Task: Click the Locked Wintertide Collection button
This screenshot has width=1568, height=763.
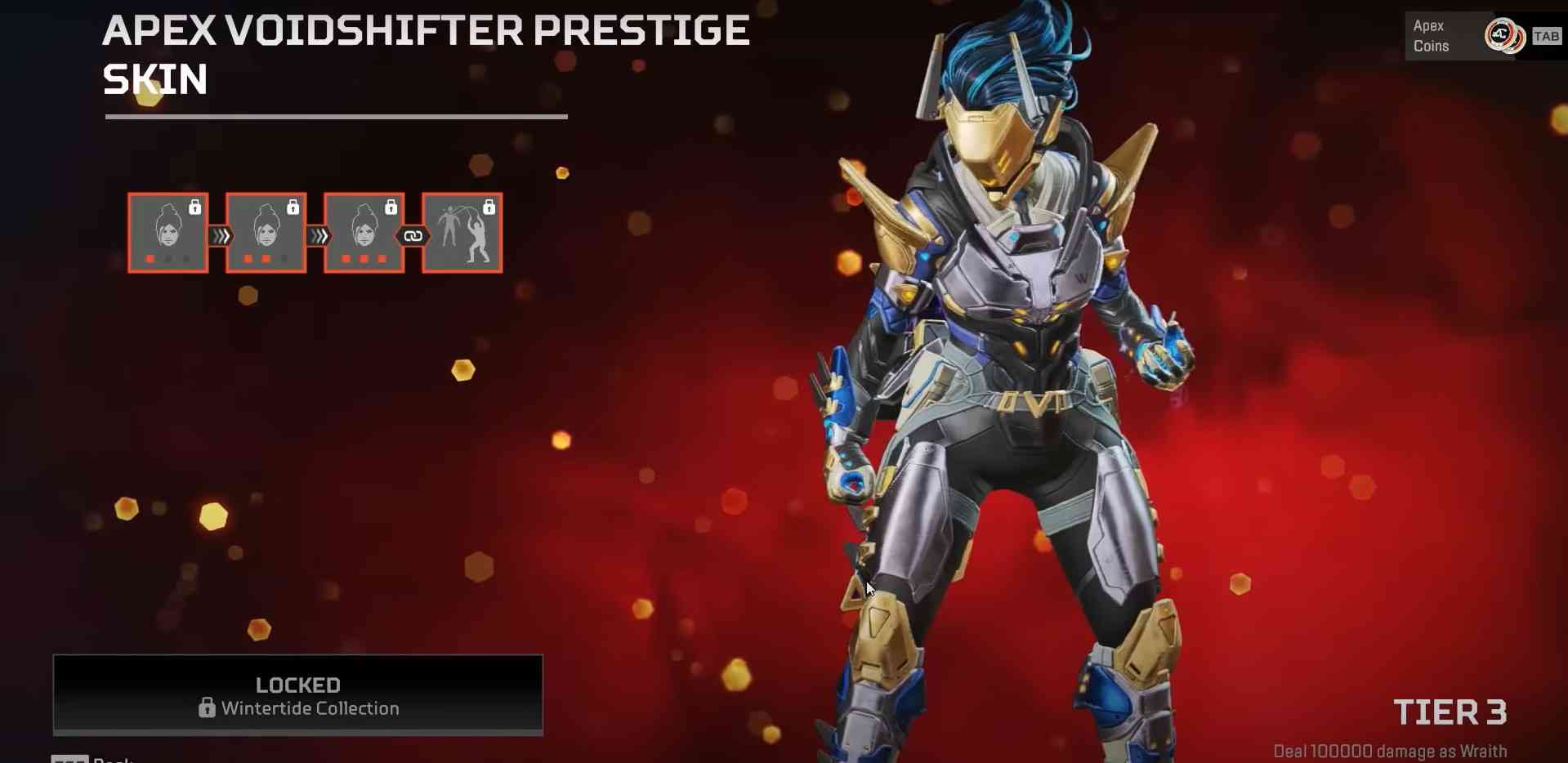Action: point(298,695)
